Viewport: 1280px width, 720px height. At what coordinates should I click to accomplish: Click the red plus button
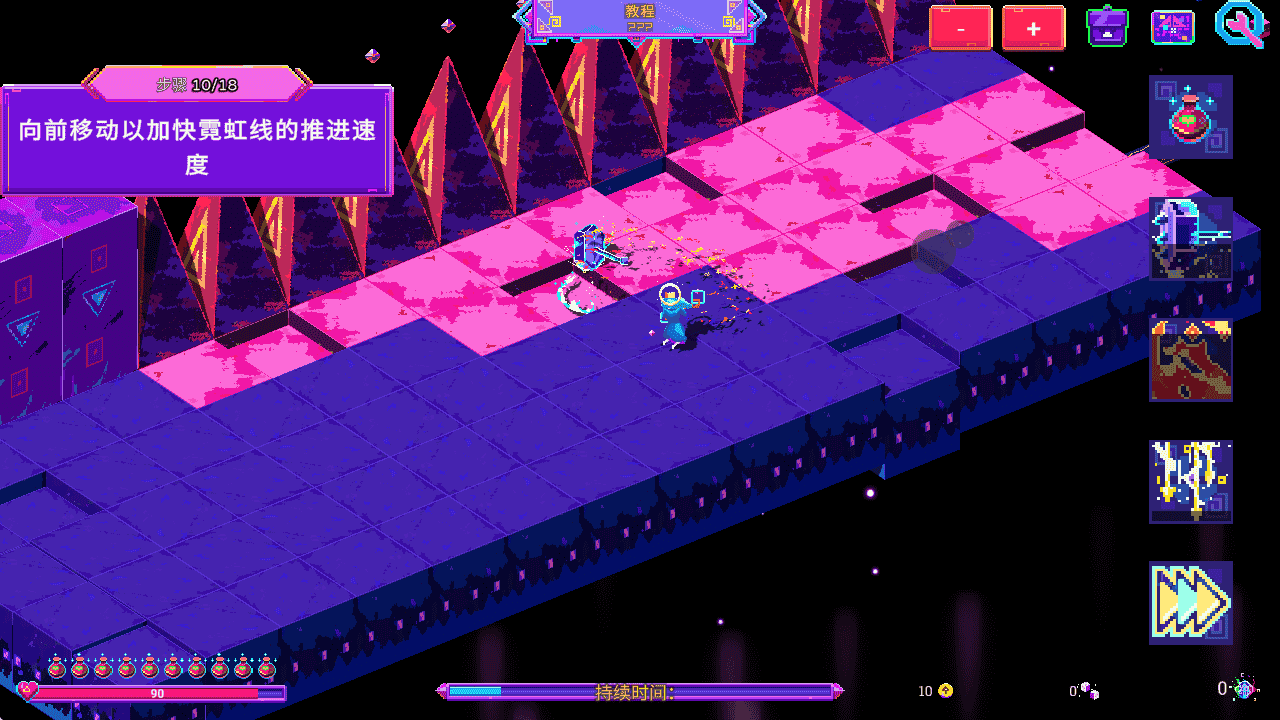(1034, 27)
